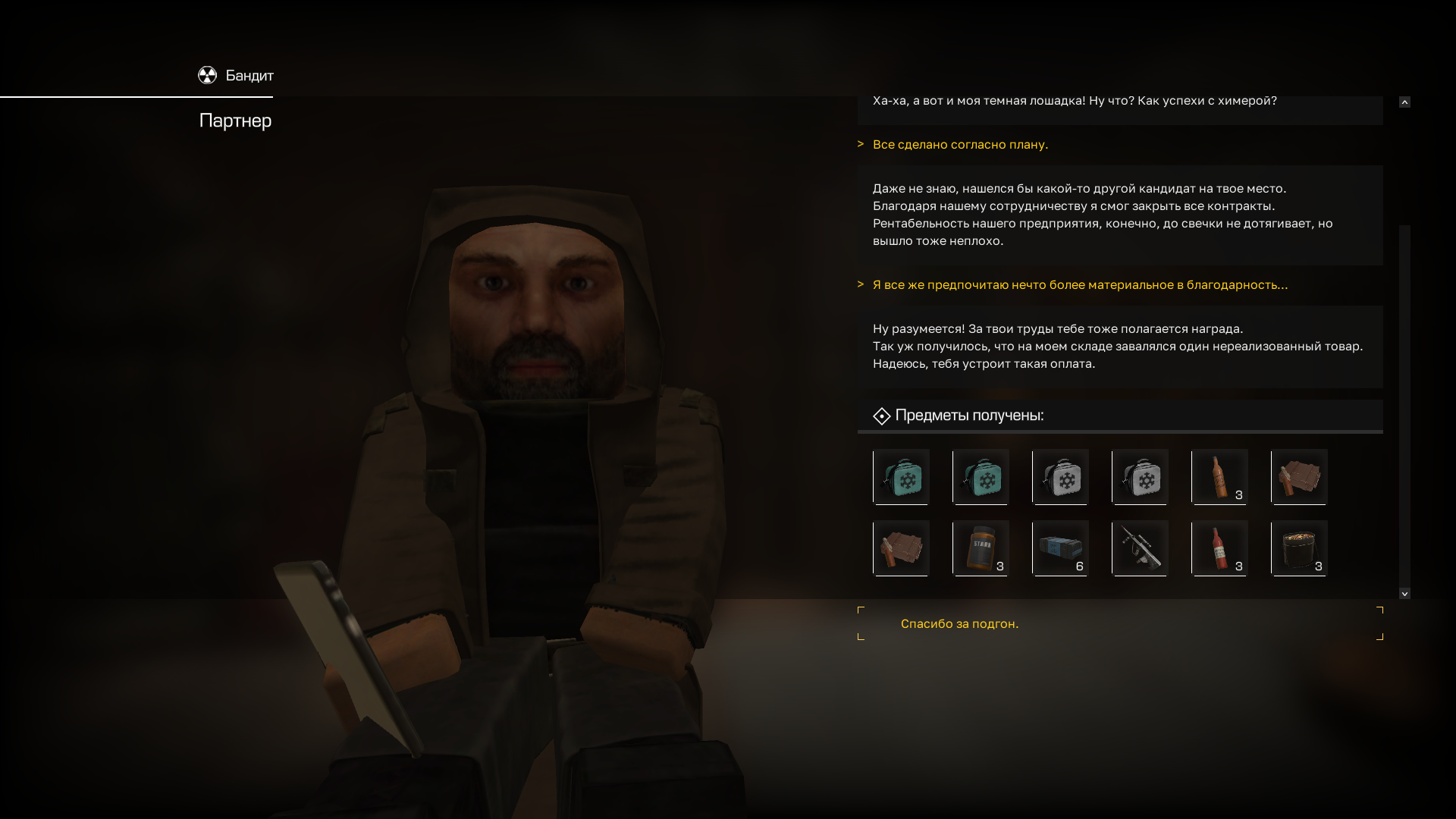The width and height of the screenshot is (1456, 819).
Task: Select the black pot item slot
Action: (x=1299, y=548)
